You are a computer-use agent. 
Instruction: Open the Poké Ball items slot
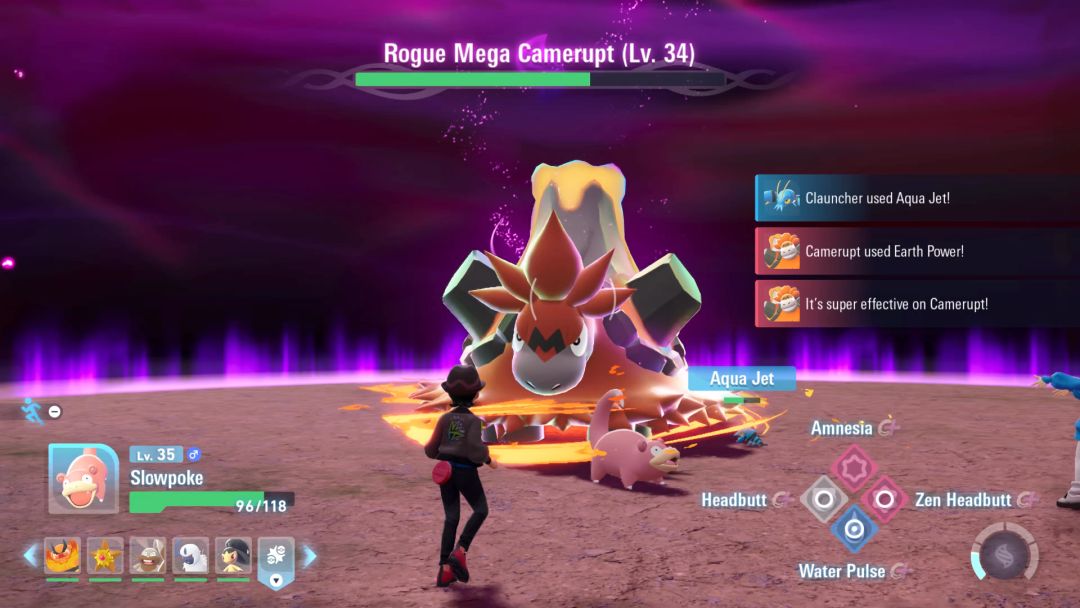click(277, 556)
